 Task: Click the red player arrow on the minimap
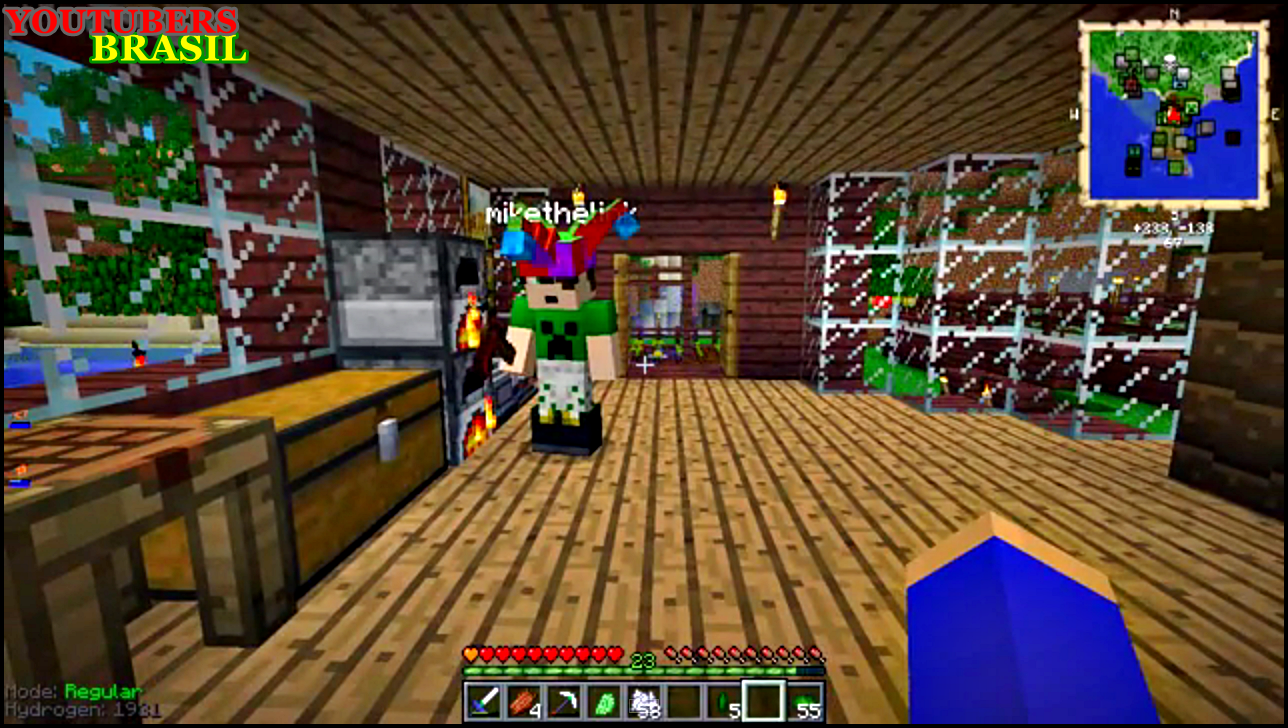(1173, 115)
